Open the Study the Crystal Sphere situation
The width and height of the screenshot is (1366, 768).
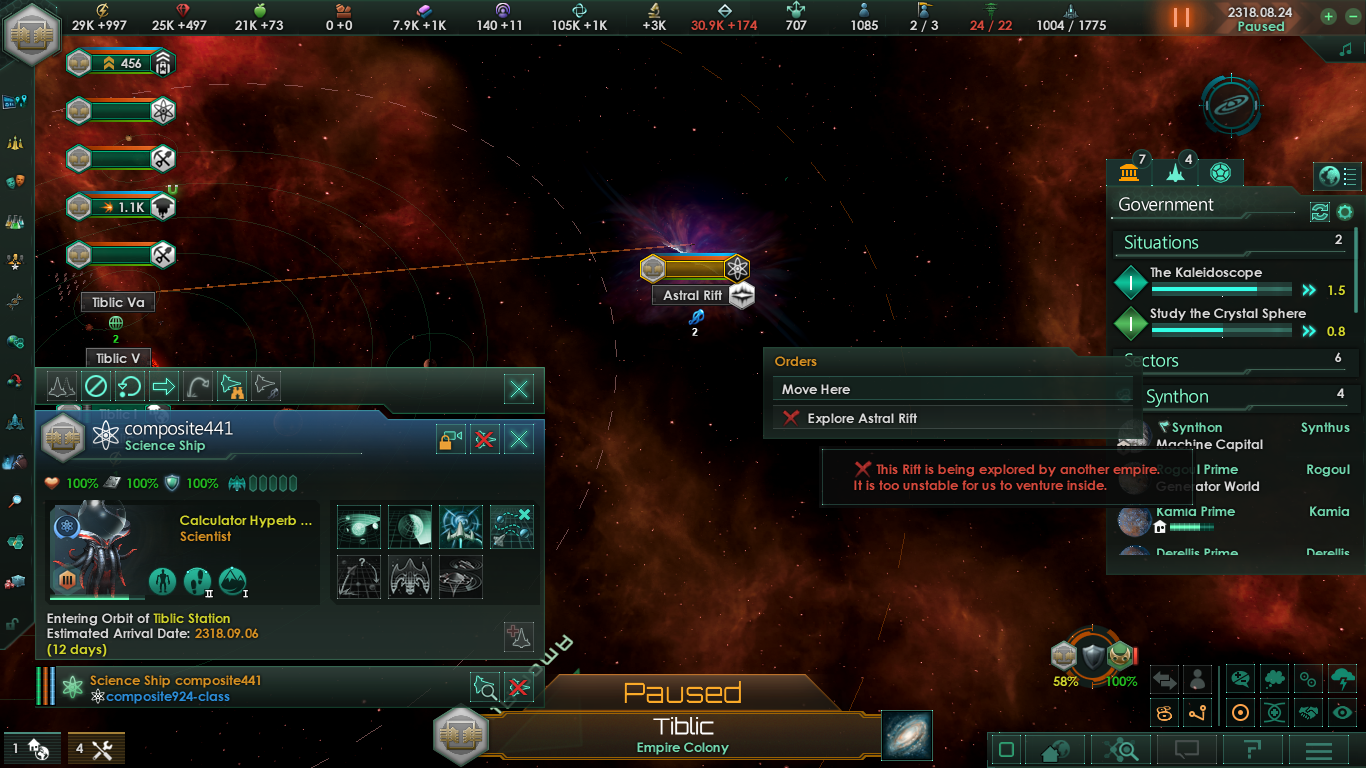(1227, 314)
